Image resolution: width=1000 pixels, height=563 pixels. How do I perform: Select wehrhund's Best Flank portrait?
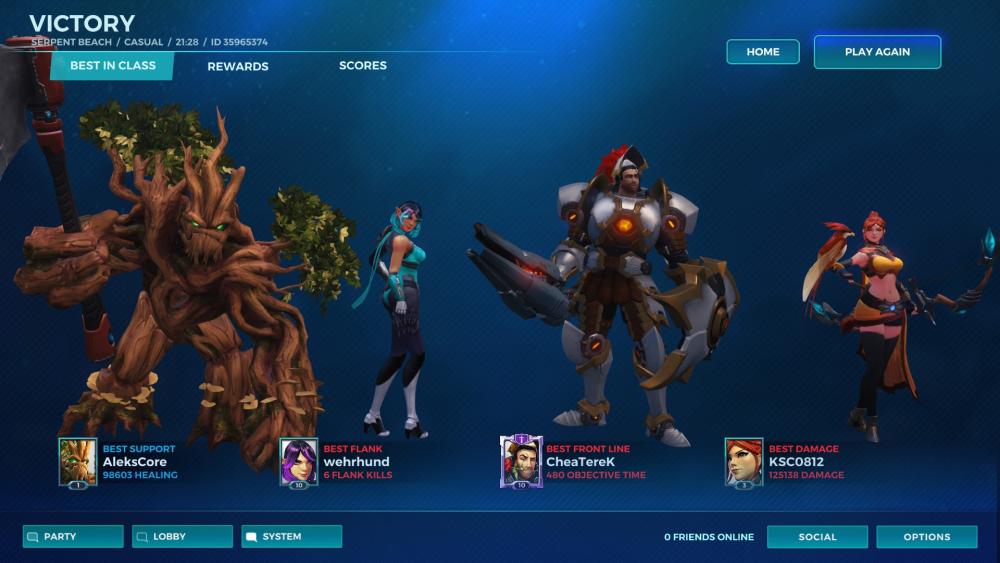[298, 461]
